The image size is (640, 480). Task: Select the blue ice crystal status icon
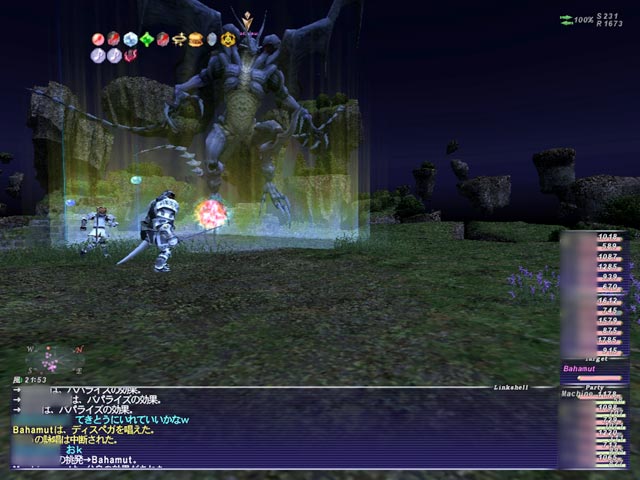[x=130, y=40]
